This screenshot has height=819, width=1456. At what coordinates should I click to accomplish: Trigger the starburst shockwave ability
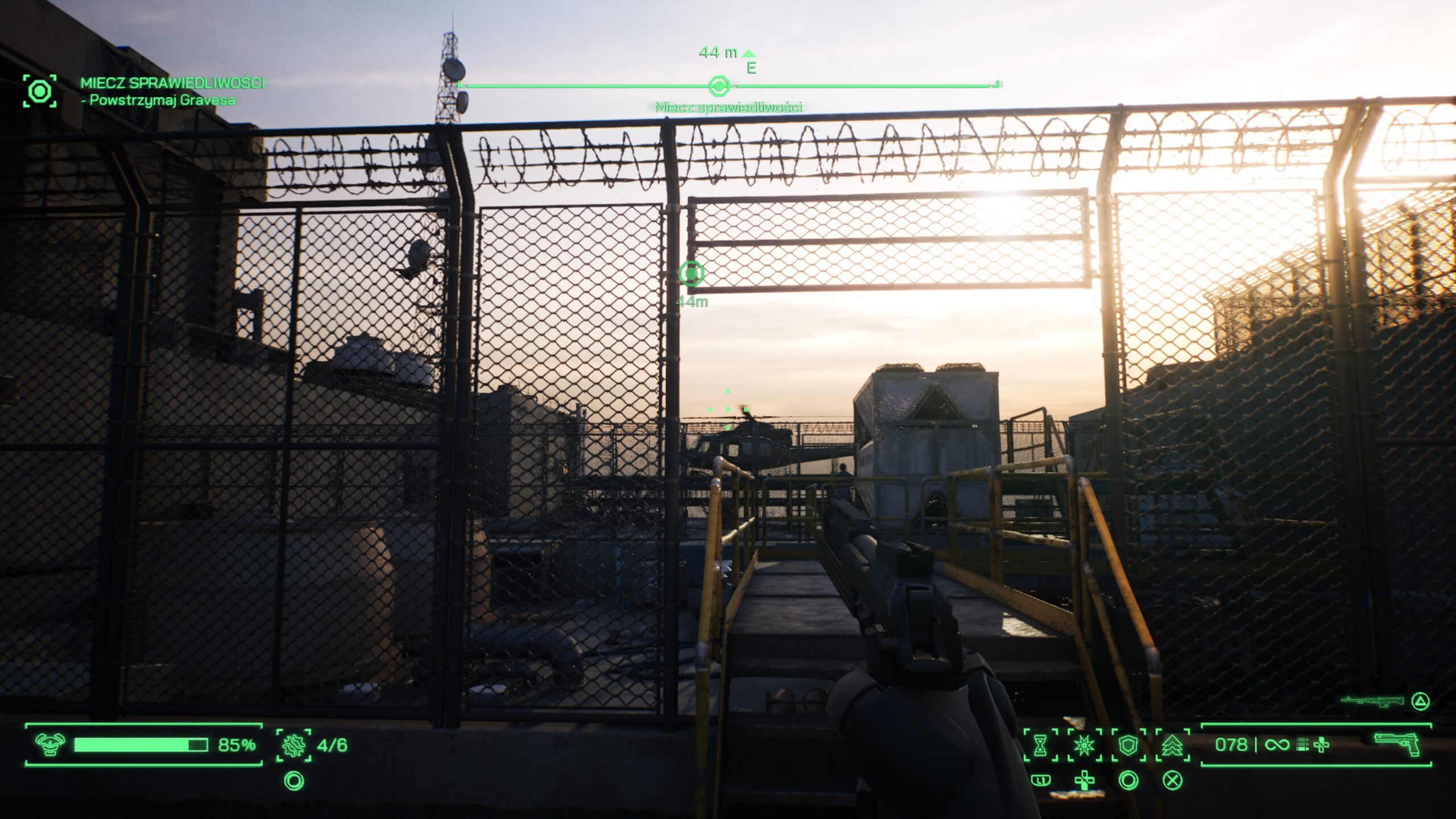click(1084, 744)
